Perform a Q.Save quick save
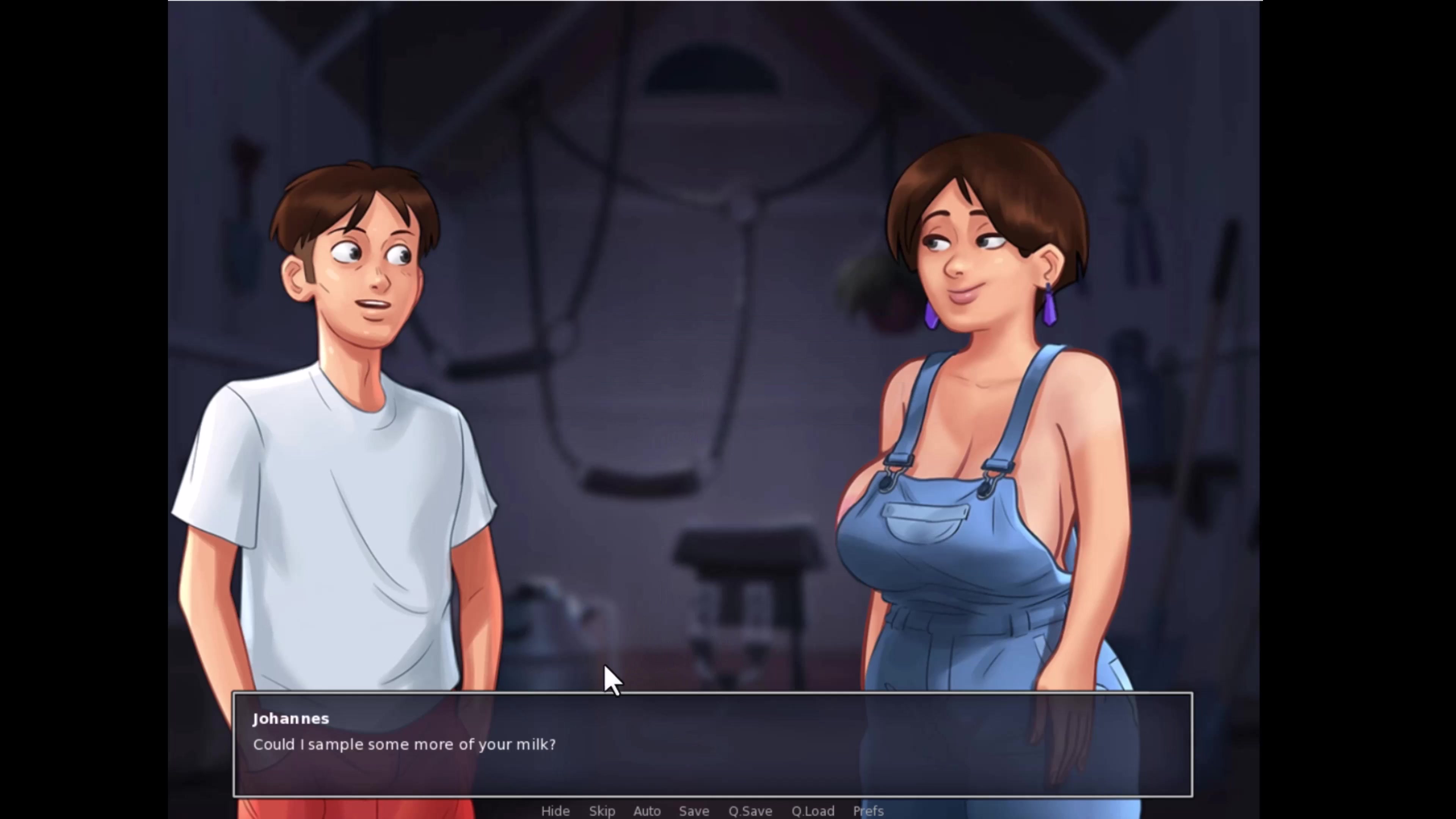1456x819 pixels. (x=750, y=811)
